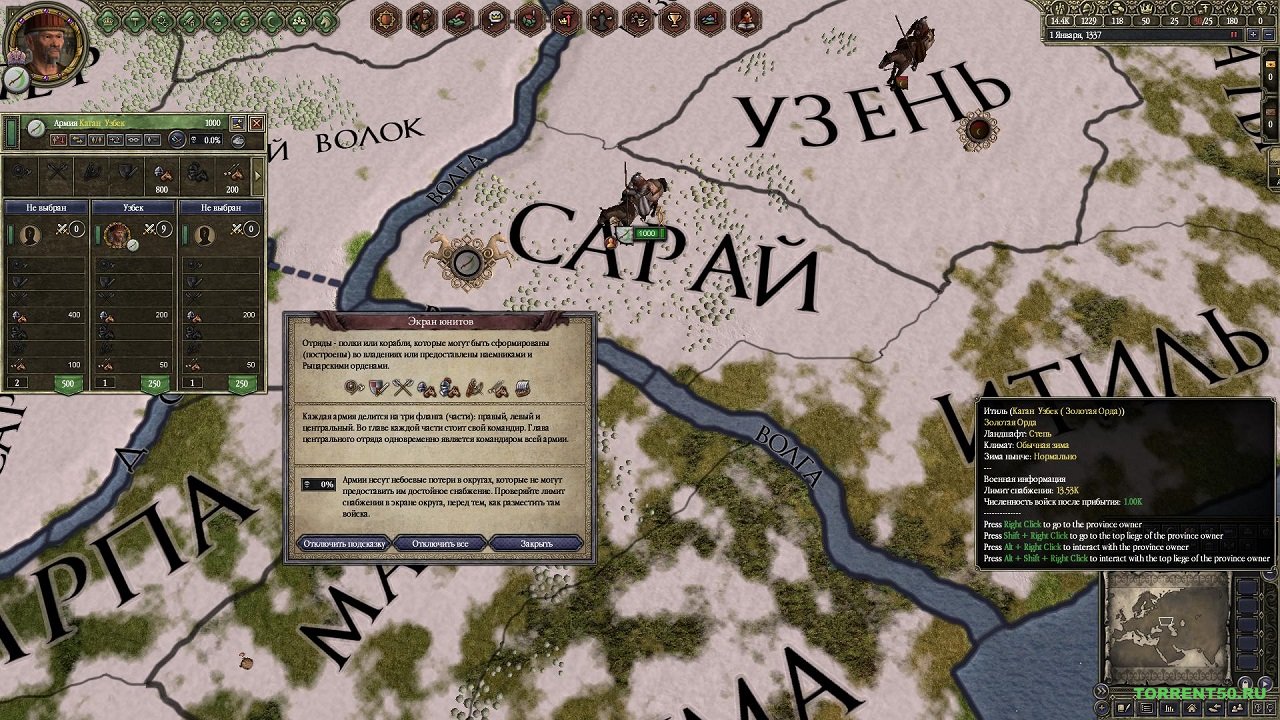
Task: Click the double-arrow button left of the minimap
Action: click(x=1102, y=690)
